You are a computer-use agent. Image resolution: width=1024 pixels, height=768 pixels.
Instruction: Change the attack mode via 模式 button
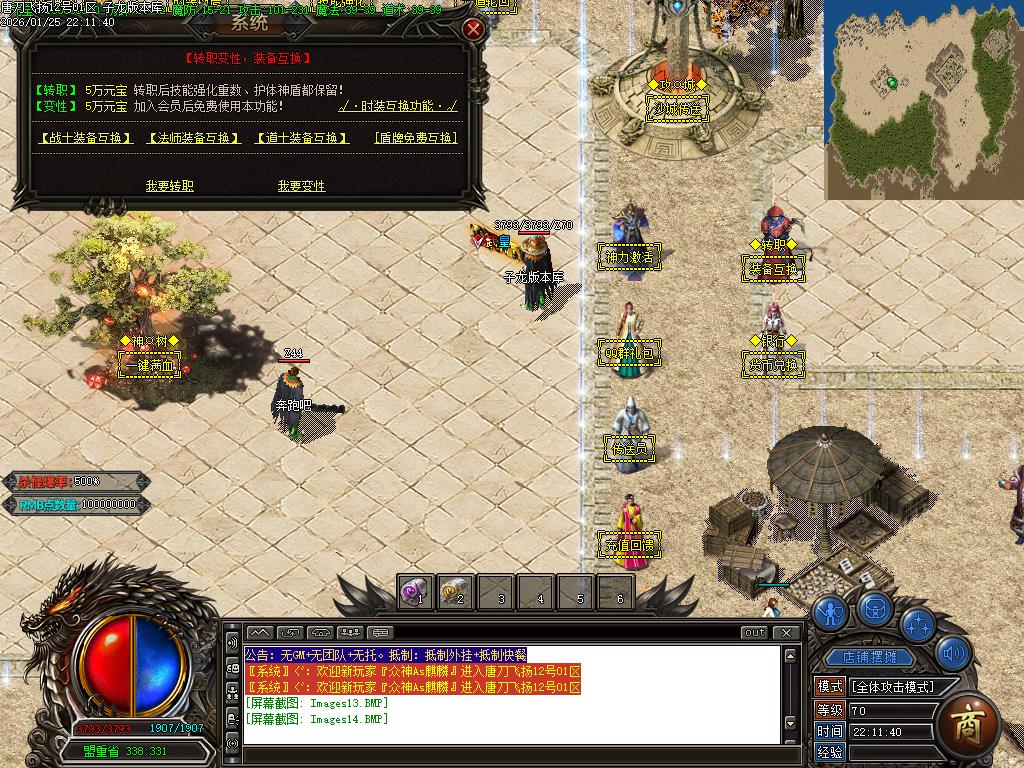click(830, 686)
